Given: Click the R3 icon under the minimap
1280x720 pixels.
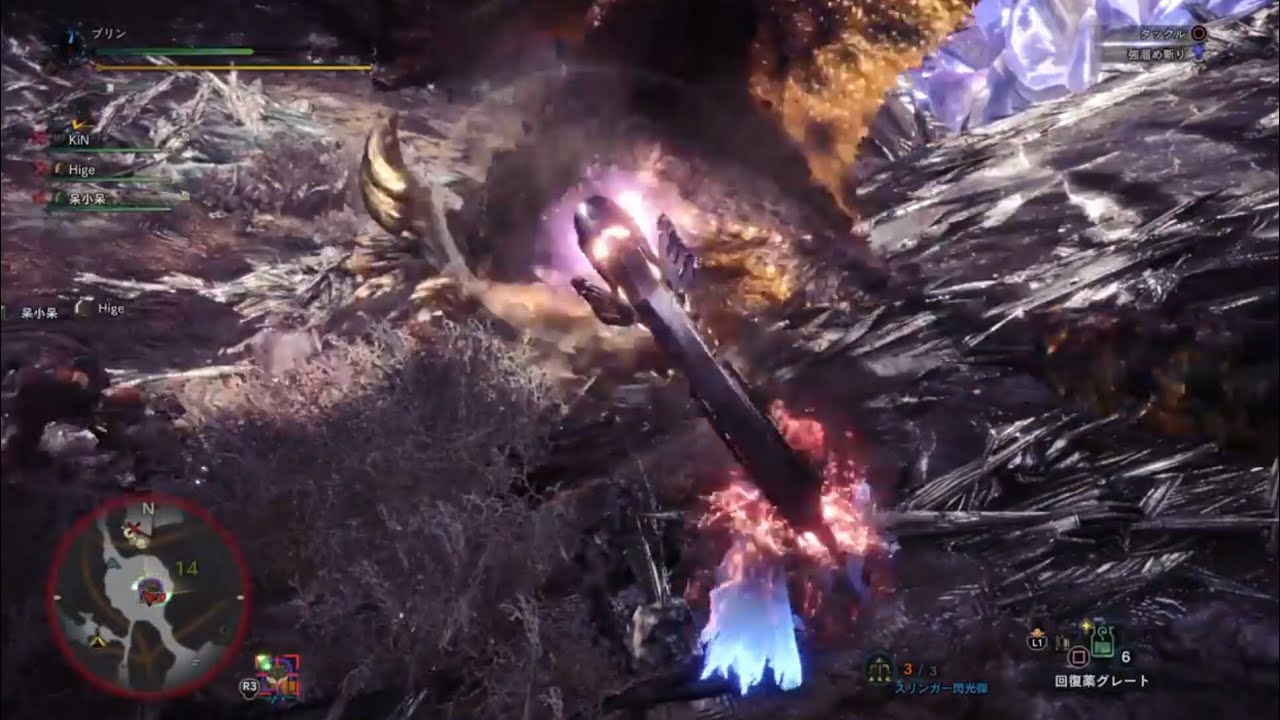Looking at the screenshot, I should pos(249,686).
